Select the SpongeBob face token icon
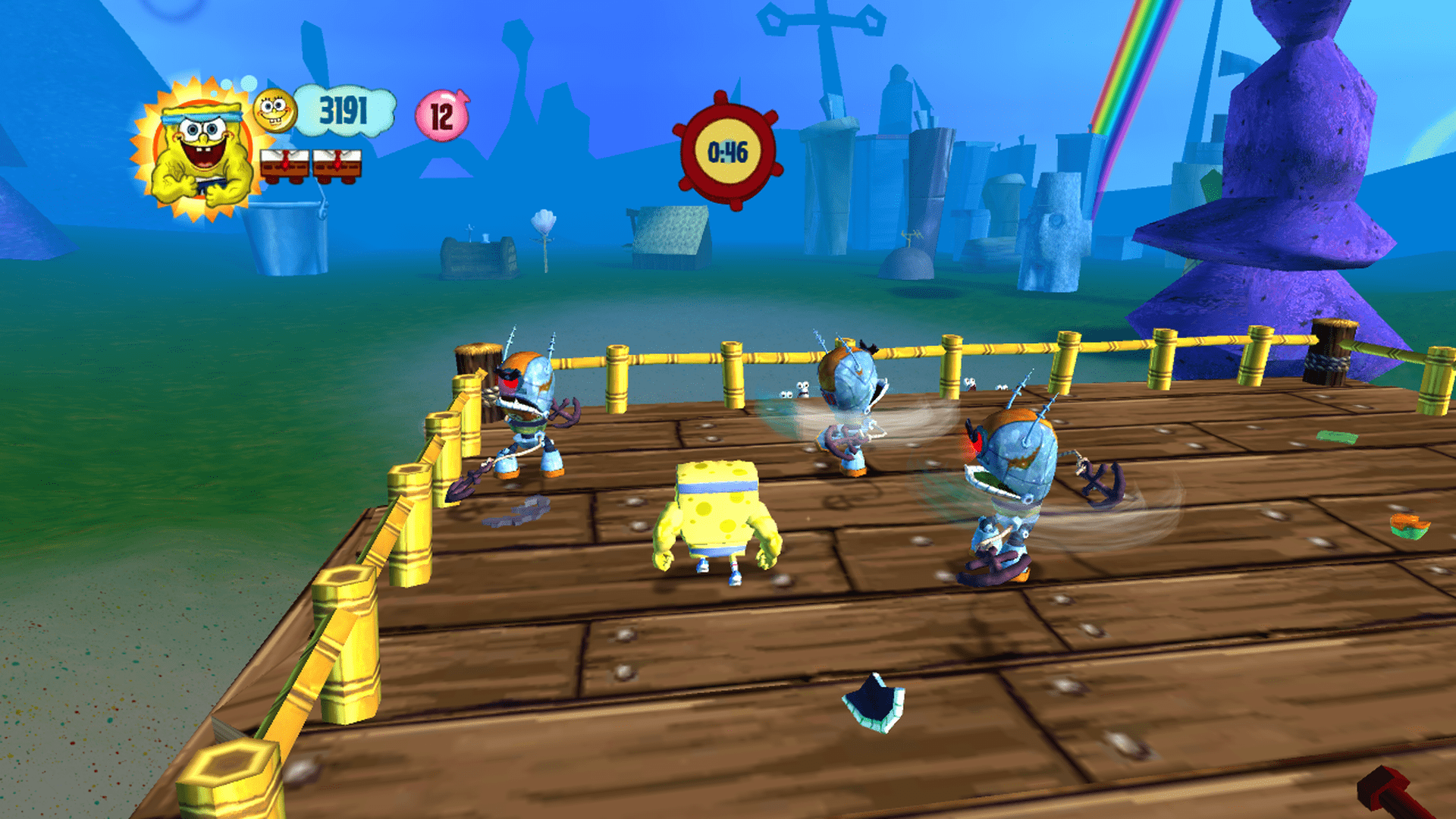The image size is (1456, 819). click(x=274, y=111)
